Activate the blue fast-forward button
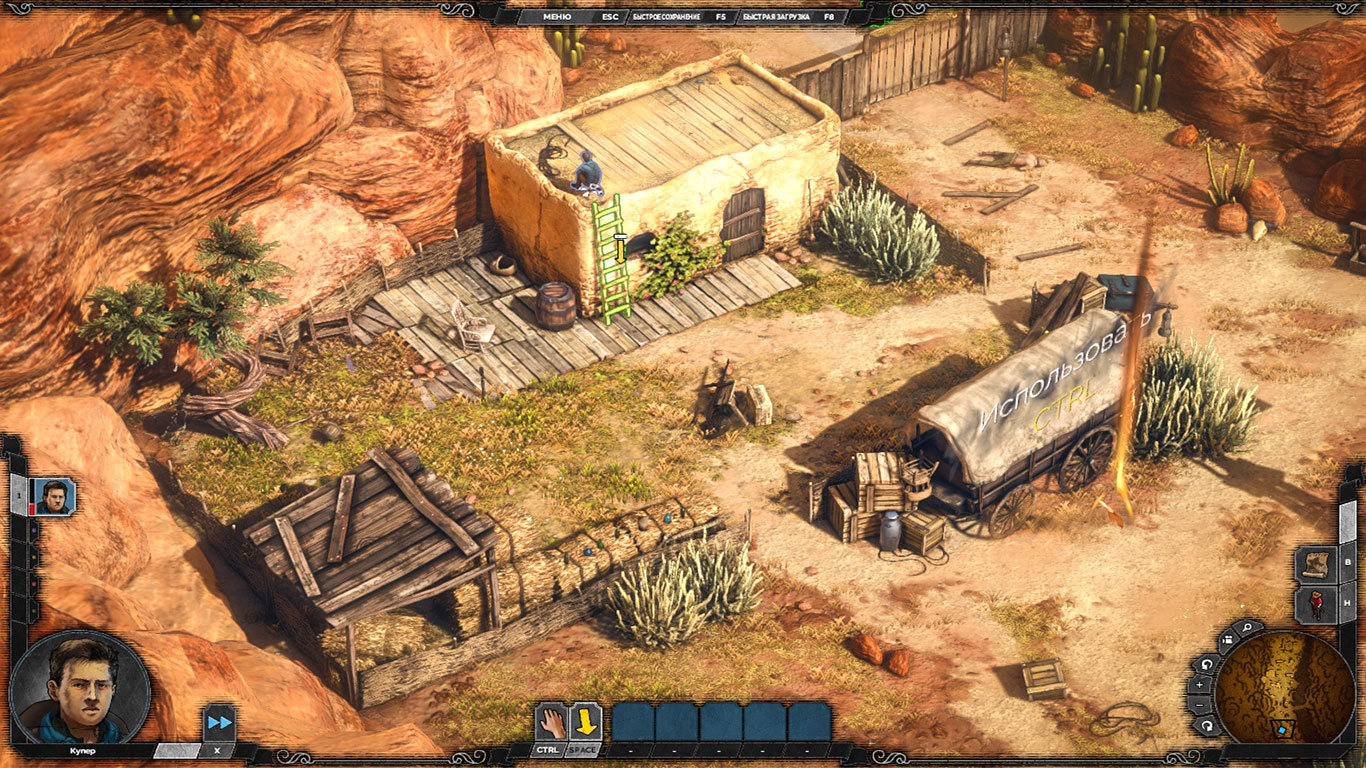This screenshot has width=1366, height=768. coord(219,722)
